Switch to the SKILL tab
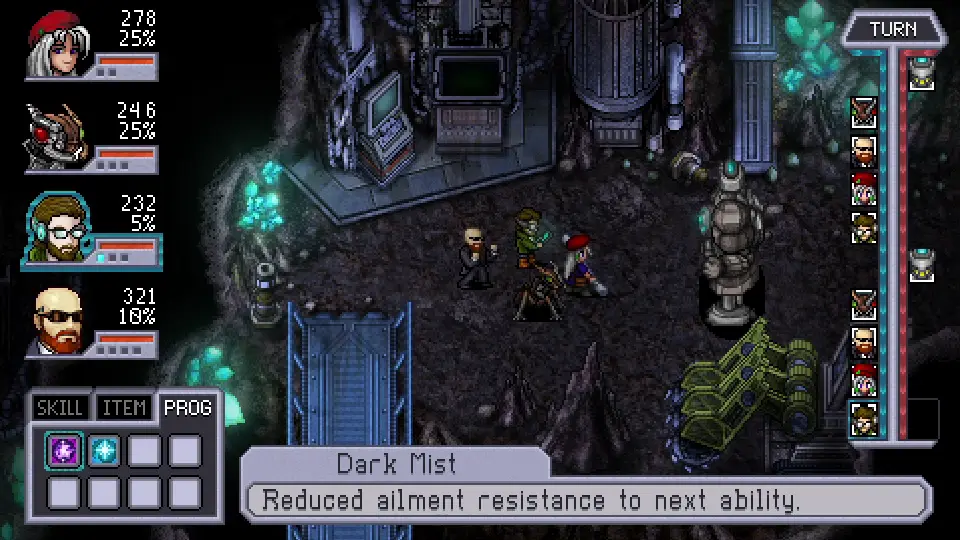The width and height of the screenshot is (960, 540). tap(60, 408)
